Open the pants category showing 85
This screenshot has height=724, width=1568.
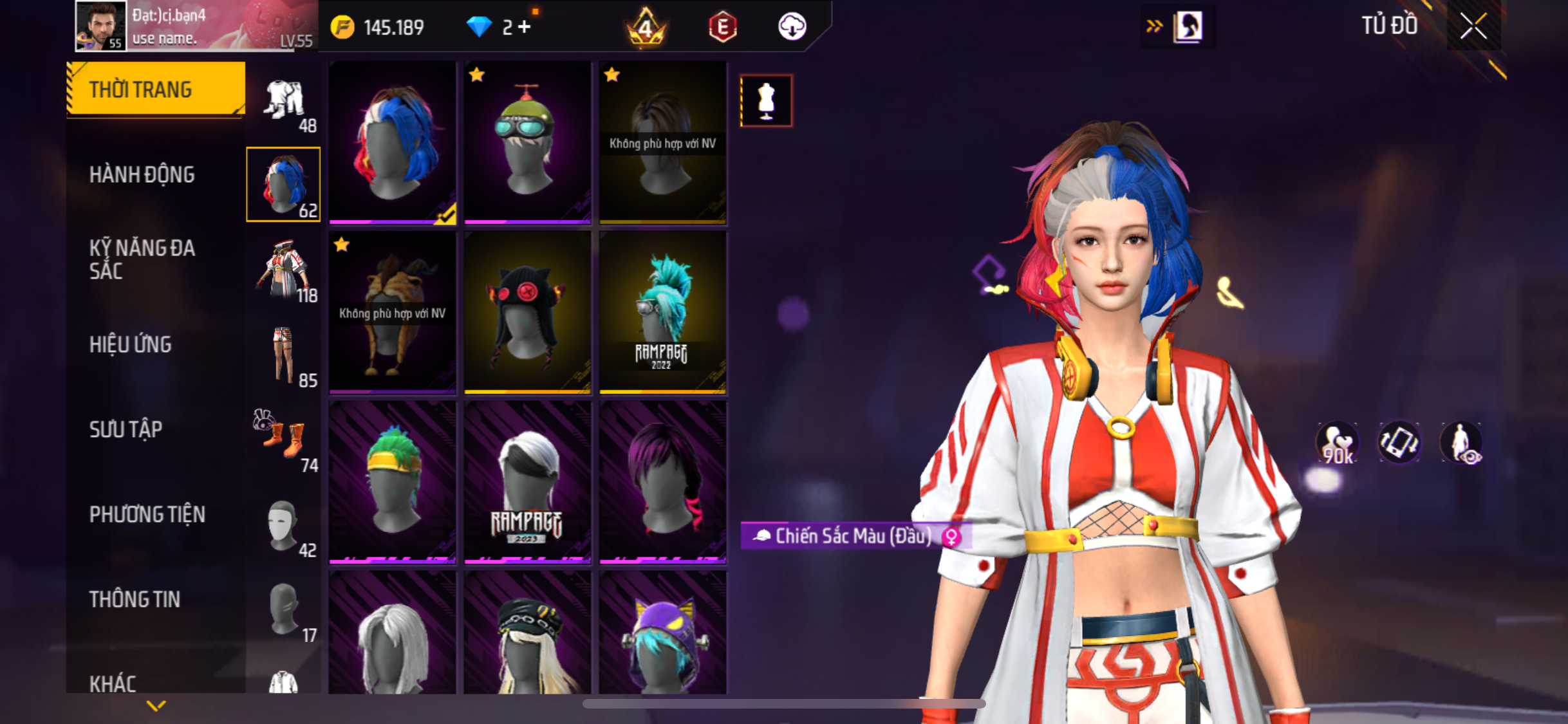[x=284, y=356]
